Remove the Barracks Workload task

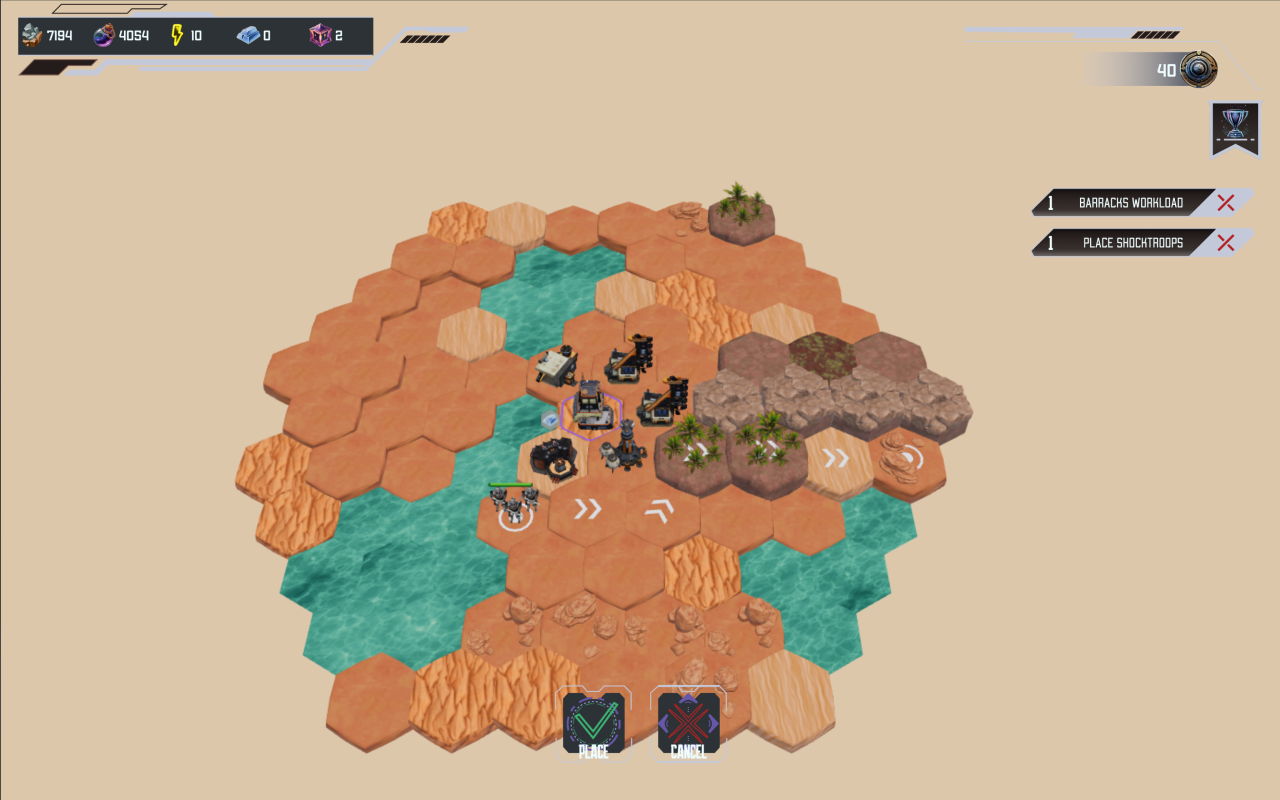pyautogui.click(x=1226, y=203)
